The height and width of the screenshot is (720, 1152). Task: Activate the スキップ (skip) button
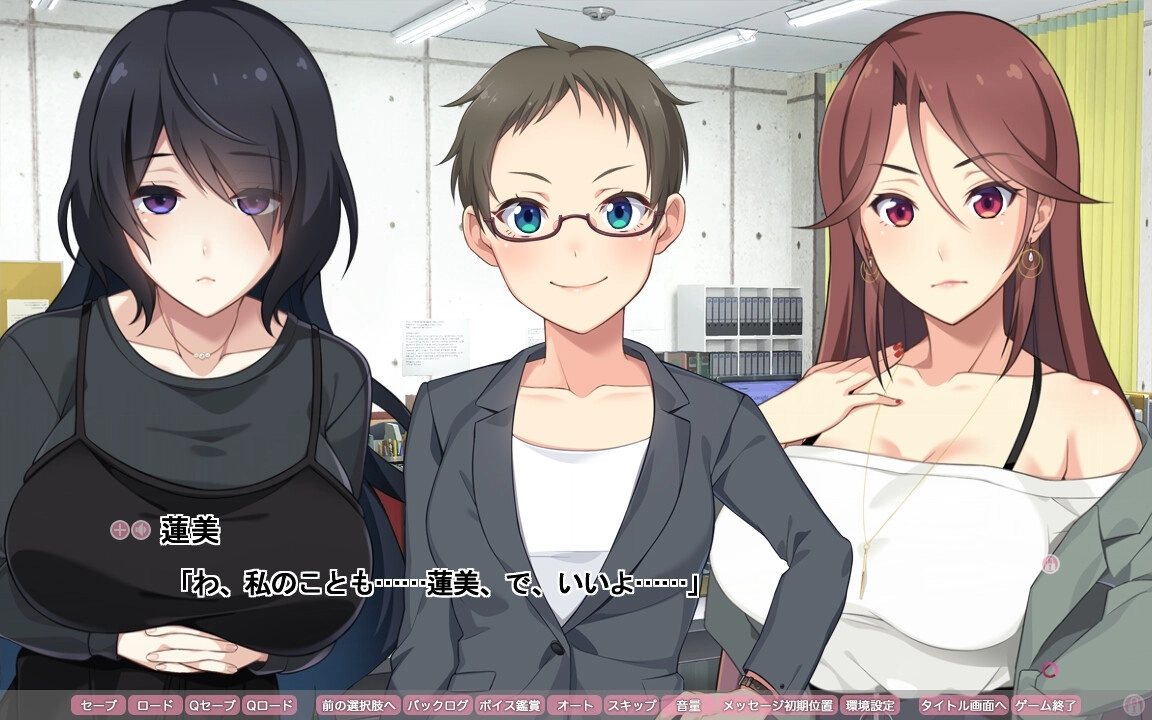(632, 705)
